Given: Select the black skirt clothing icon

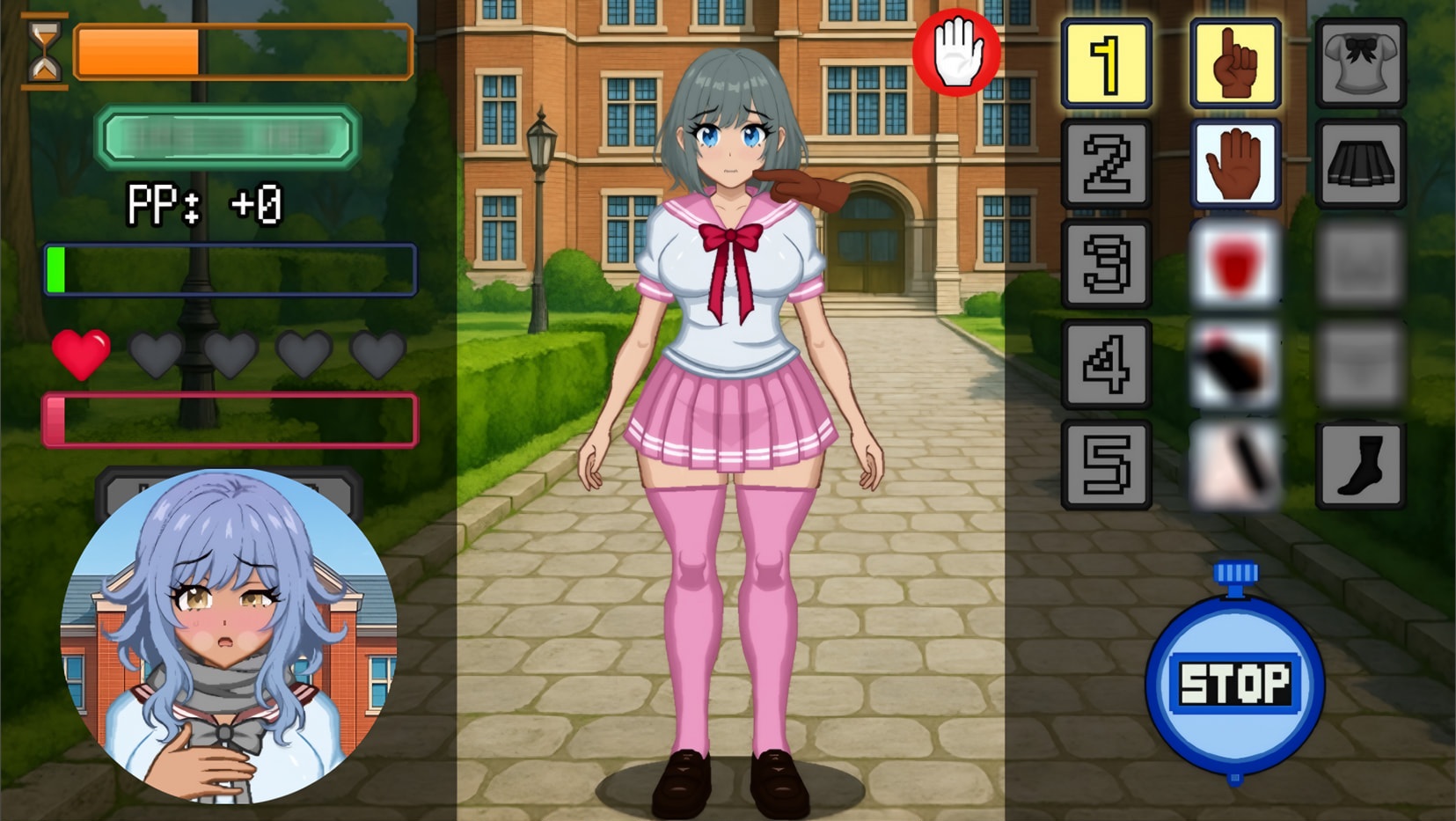Looking at the screenshot, I should click(x=1360, y=164).
